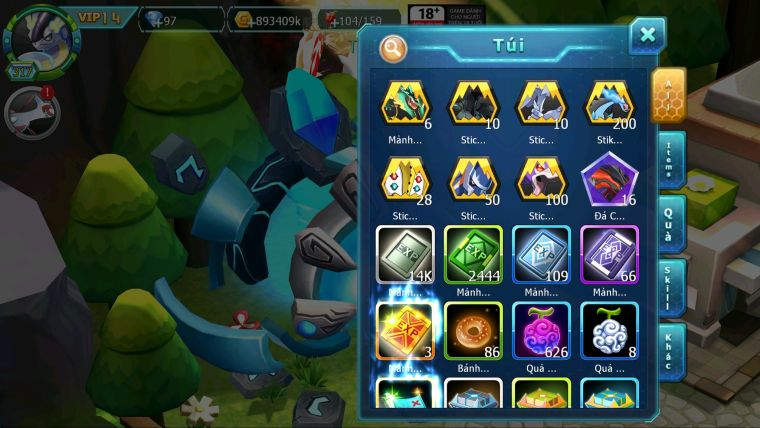Select the donut item with 86
760x428 pixels.
pos(473,331)
